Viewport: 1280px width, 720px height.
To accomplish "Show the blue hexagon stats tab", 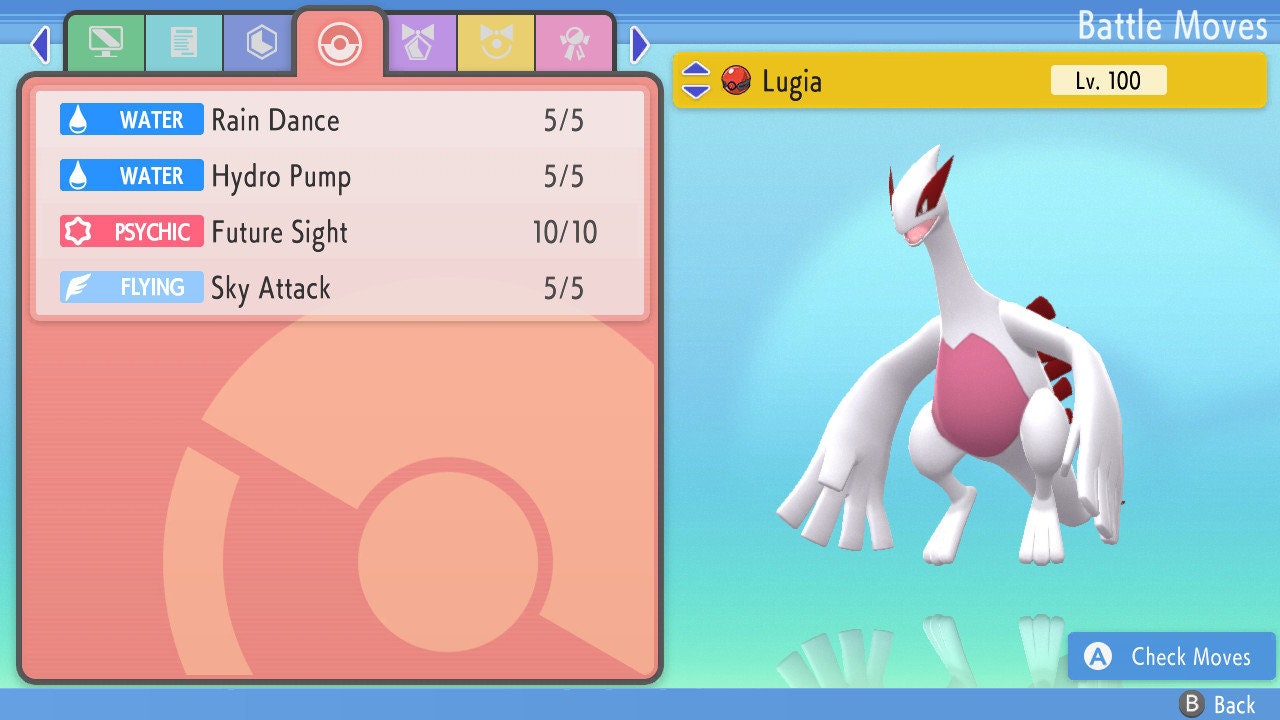I will pos(261,42).
